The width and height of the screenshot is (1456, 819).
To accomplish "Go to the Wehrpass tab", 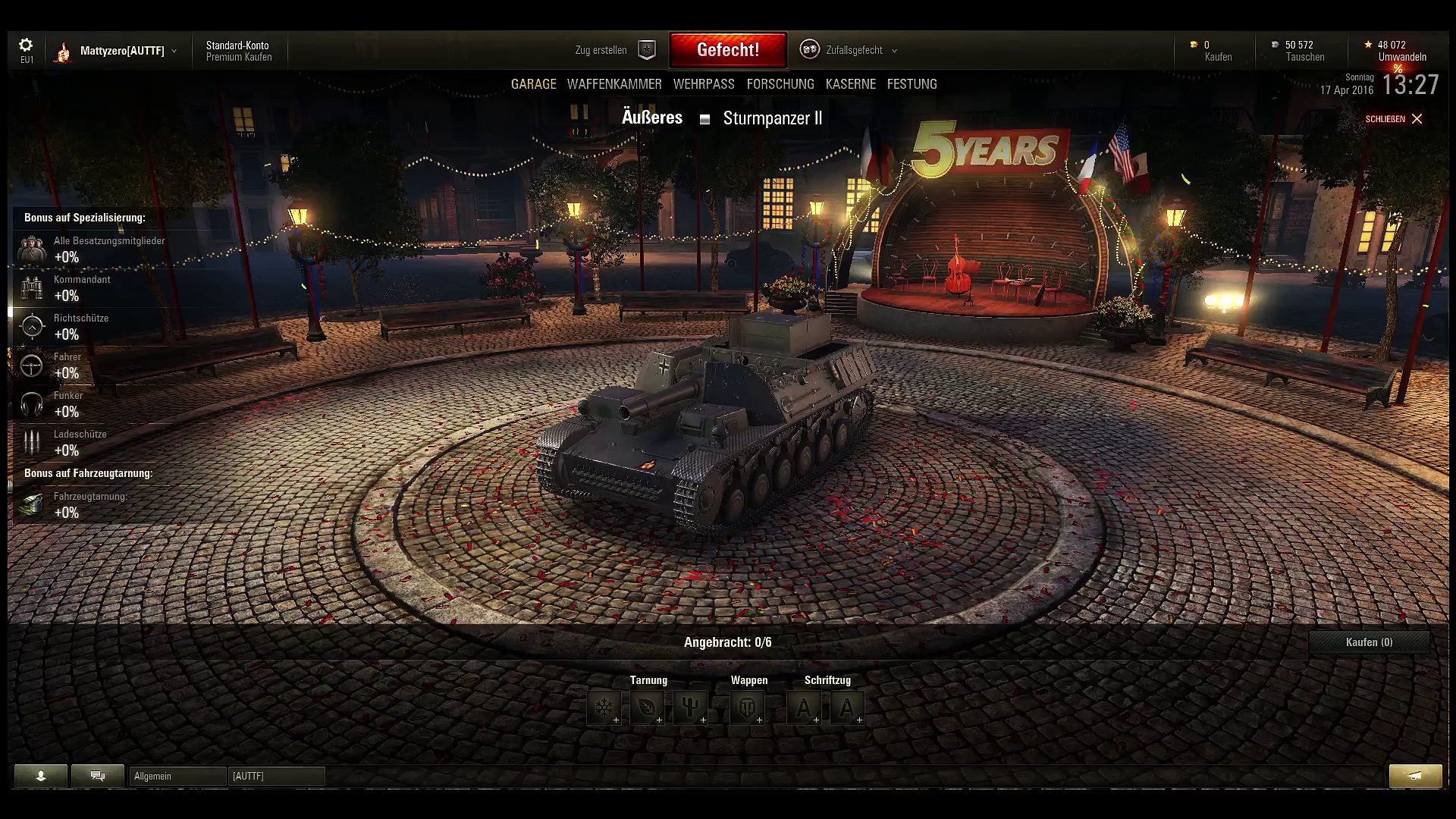I will tap(704, 84).
